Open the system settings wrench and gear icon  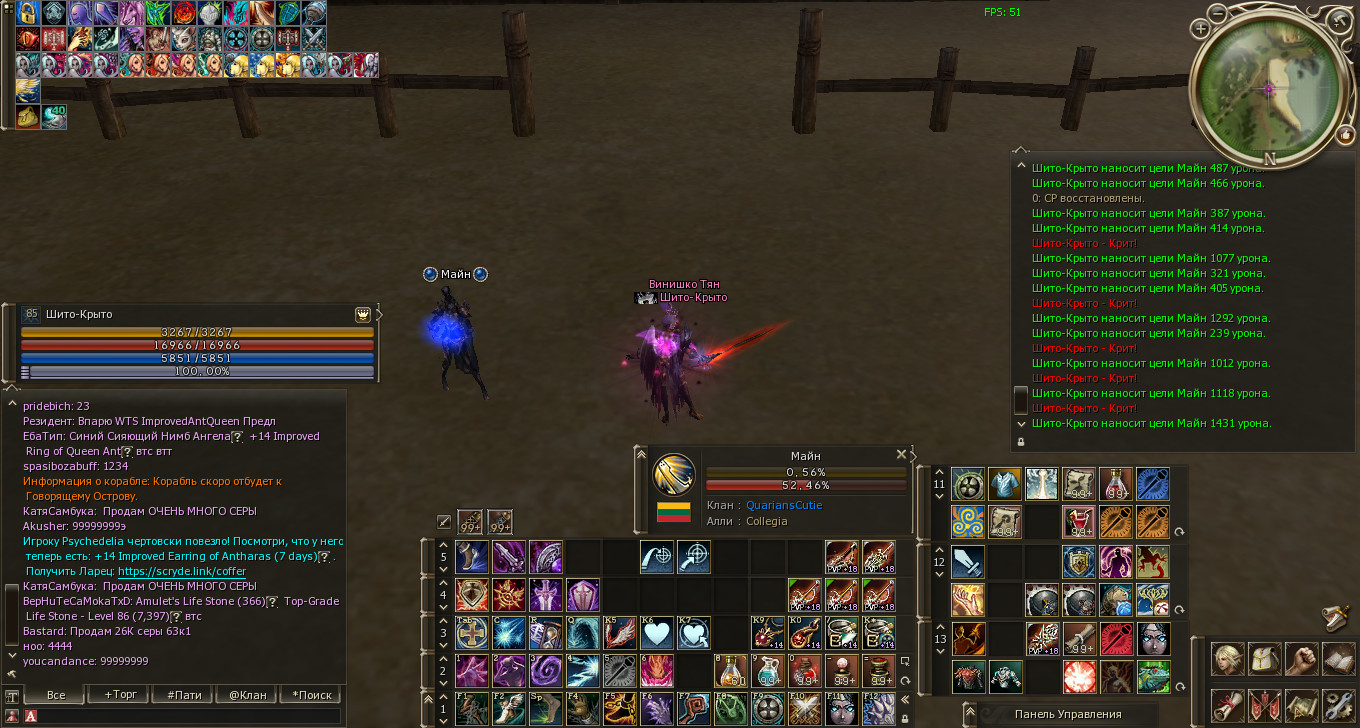point(1338,704)
